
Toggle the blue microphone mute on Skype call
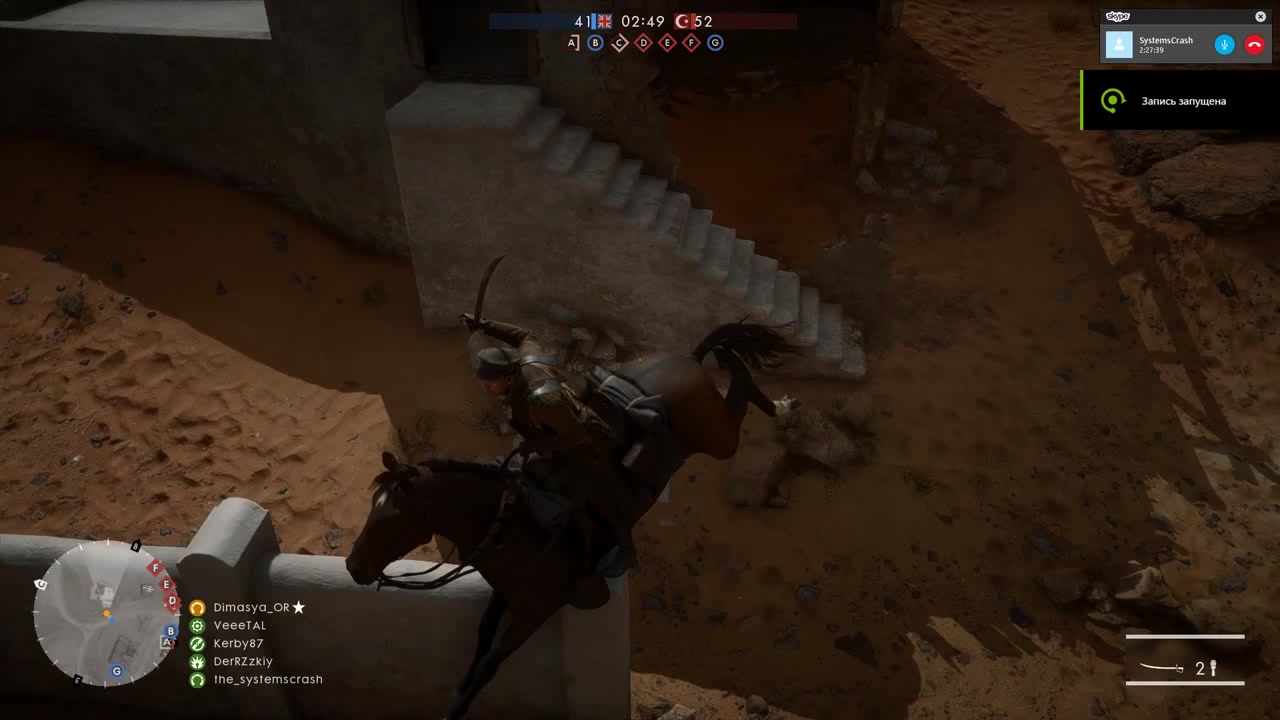tap(1224, 44)
